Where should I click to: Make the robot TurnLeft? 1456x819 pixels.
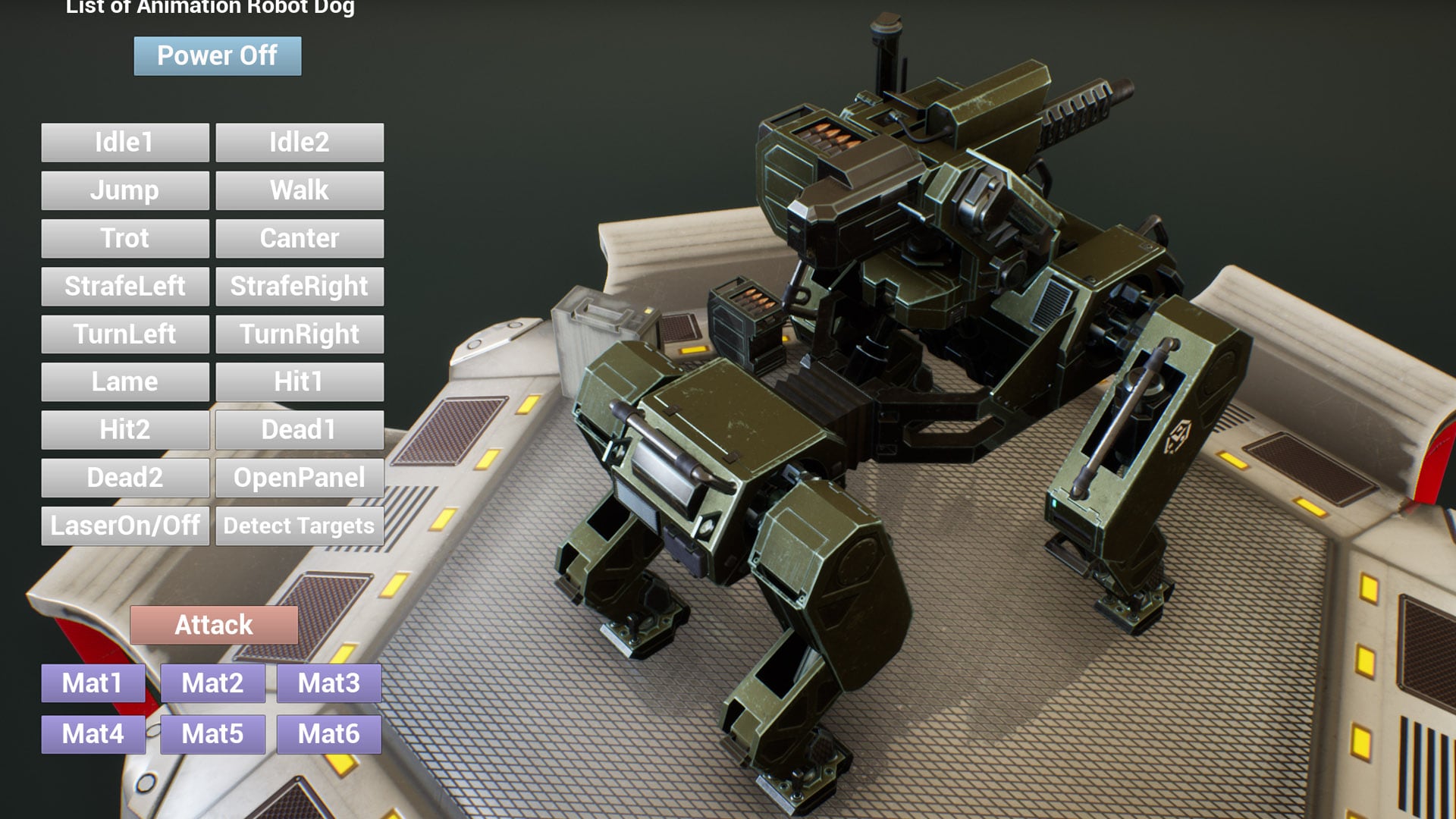point(124,334)
